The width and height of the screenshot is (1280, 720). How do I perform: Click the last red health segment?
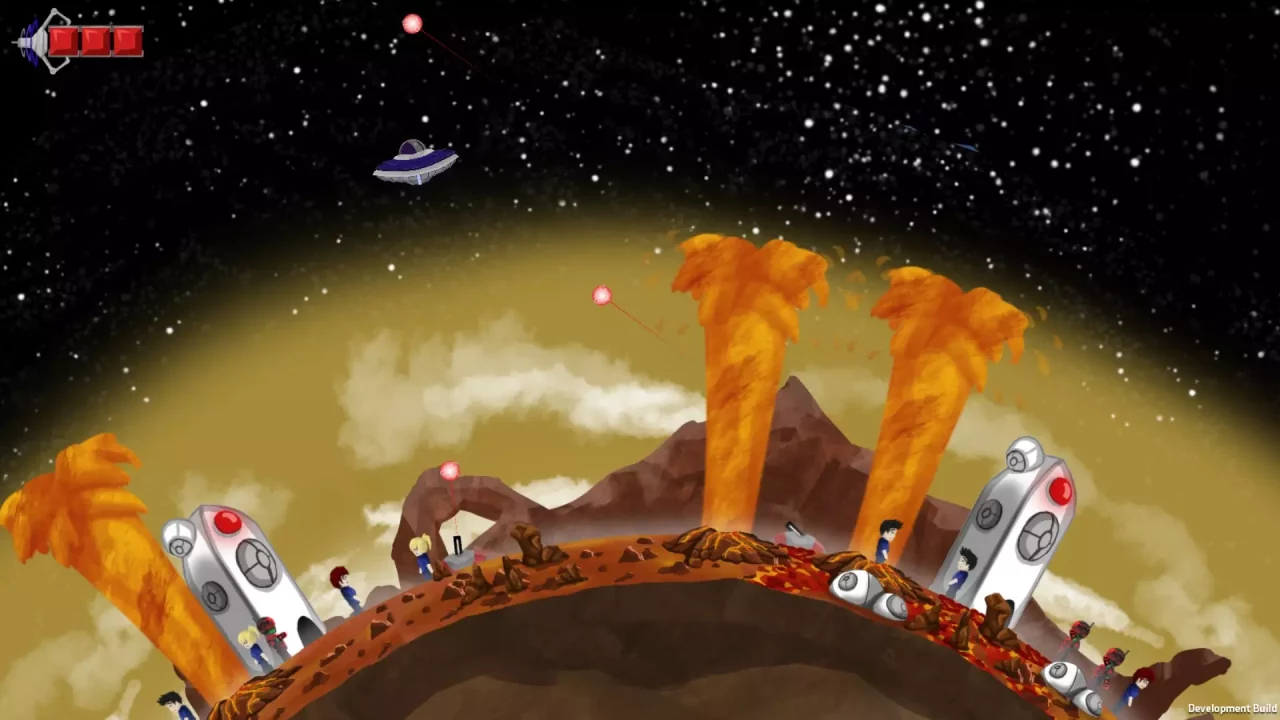coord(127,40)
